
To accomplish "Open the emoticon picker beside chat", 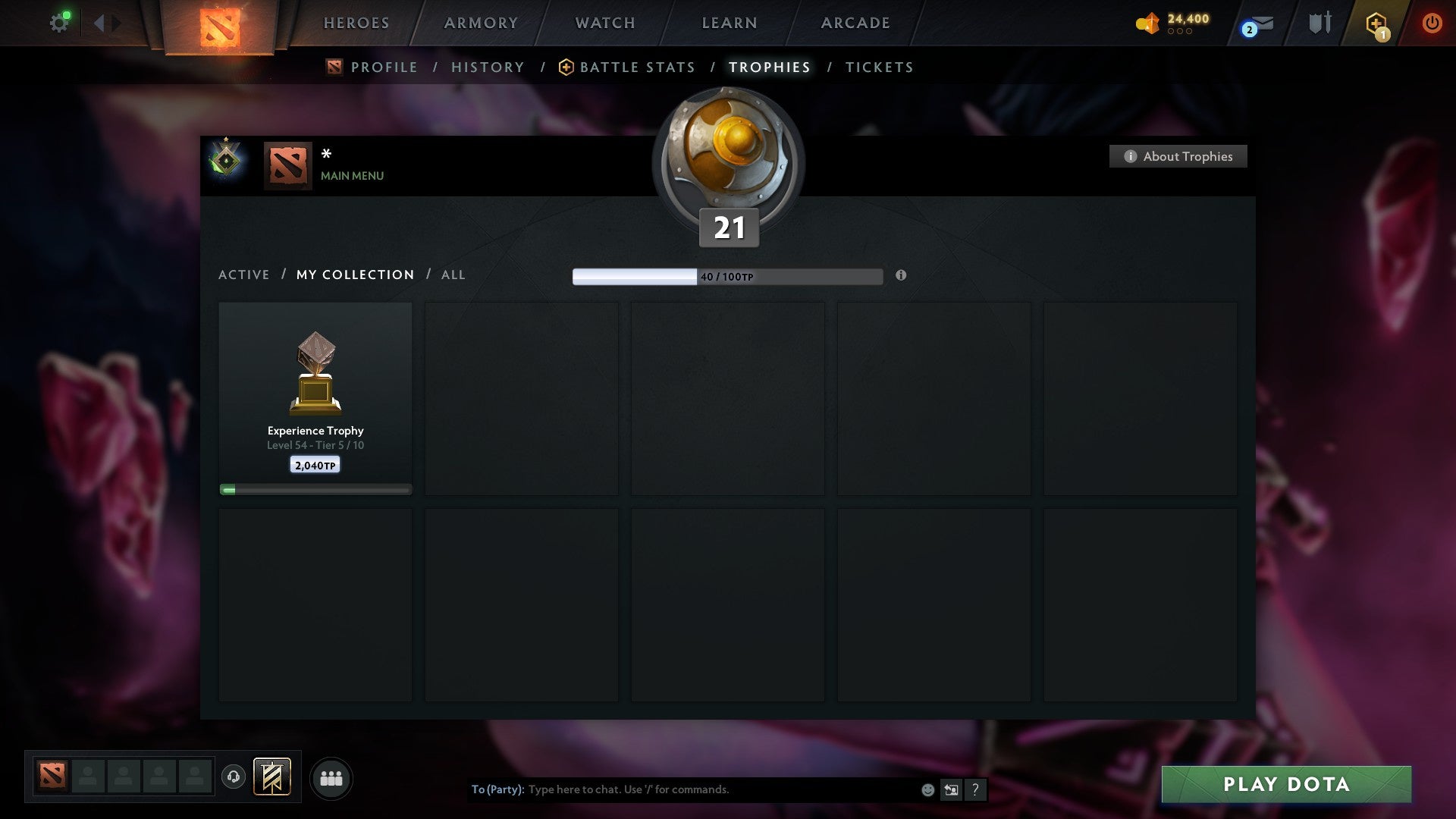I will tap(927, 789).
